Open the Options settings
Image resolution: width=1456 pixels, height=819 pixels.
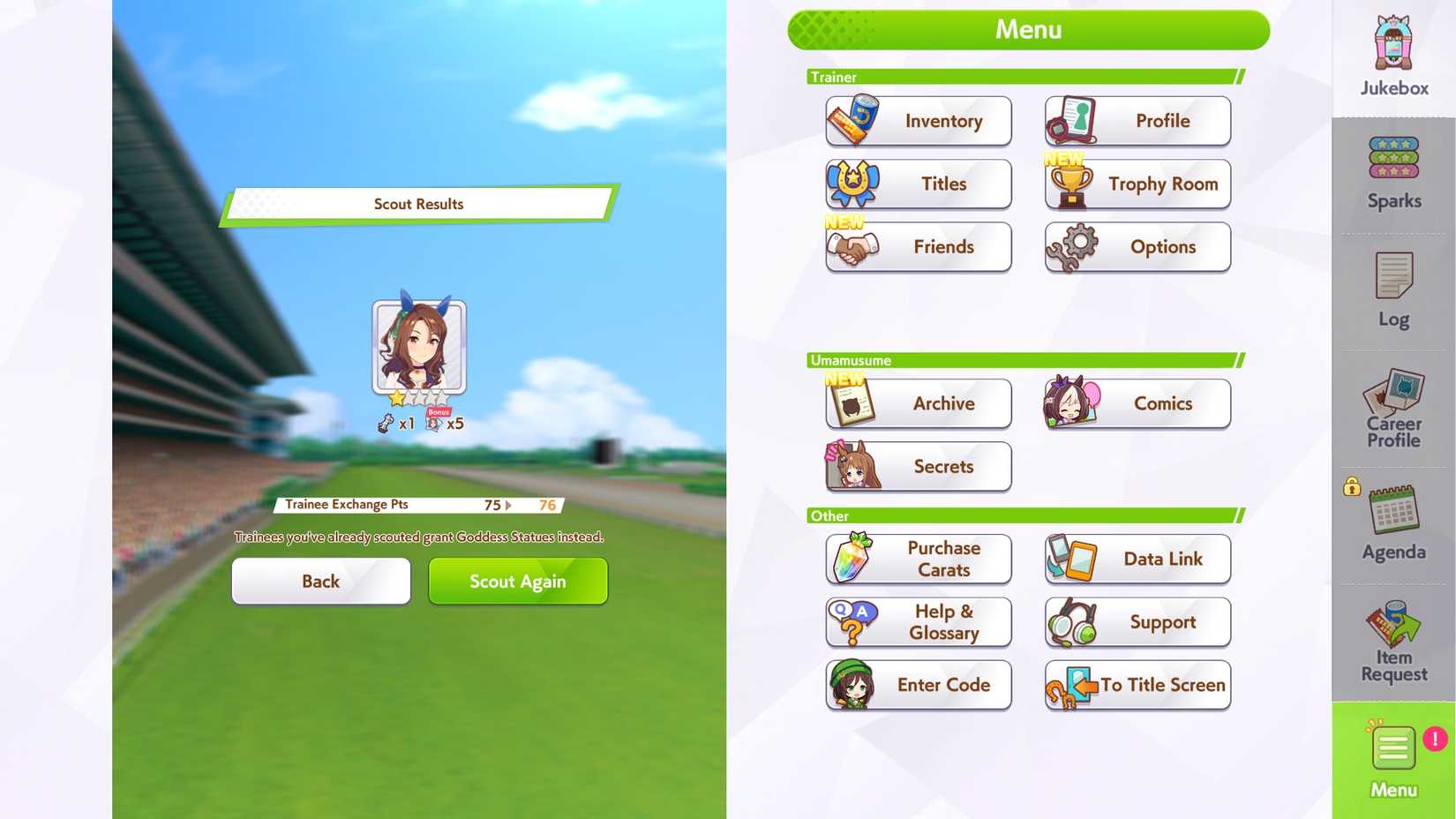pos(1137,247)
